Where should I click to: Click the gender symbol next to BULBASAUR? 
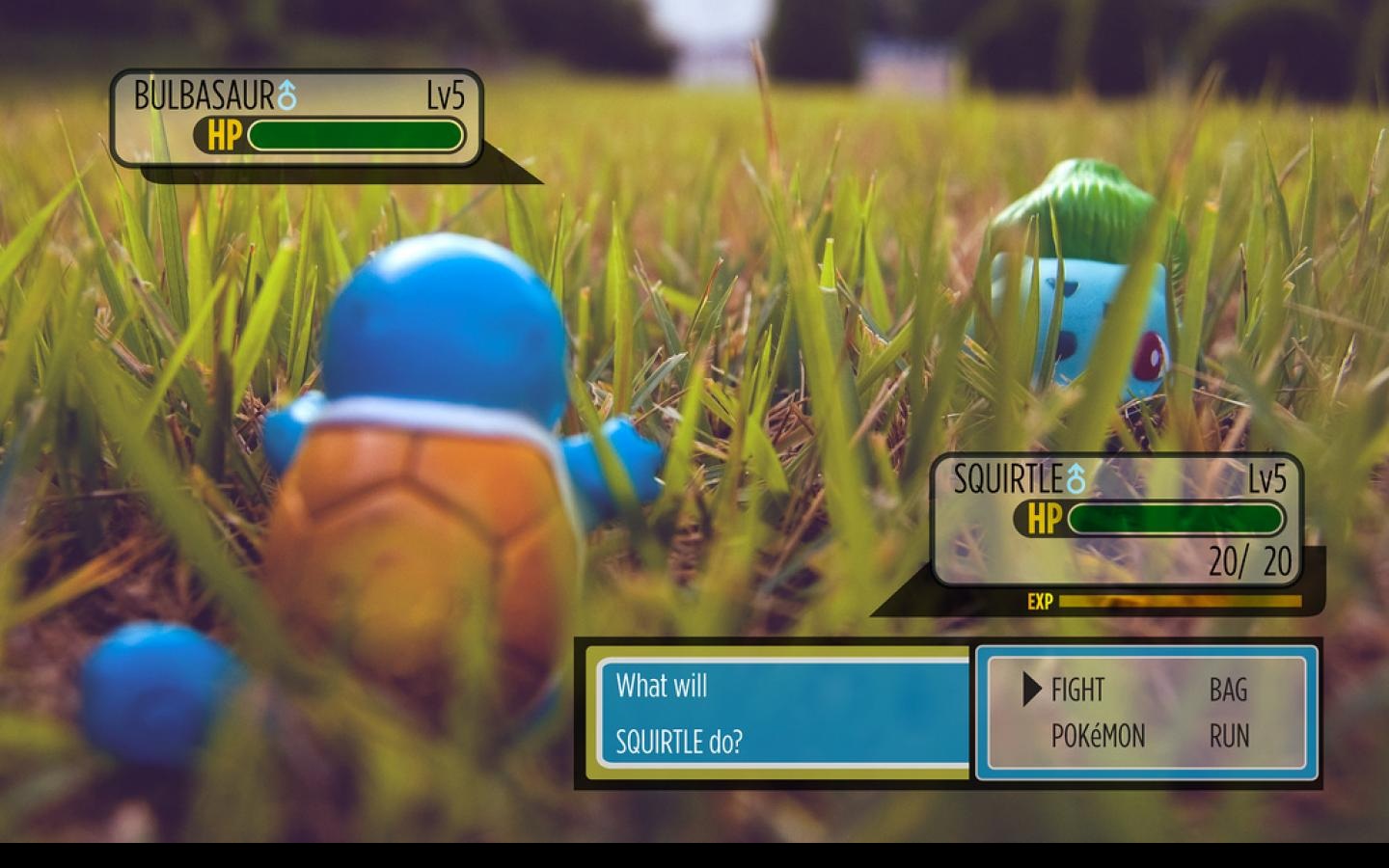[285, 95]
